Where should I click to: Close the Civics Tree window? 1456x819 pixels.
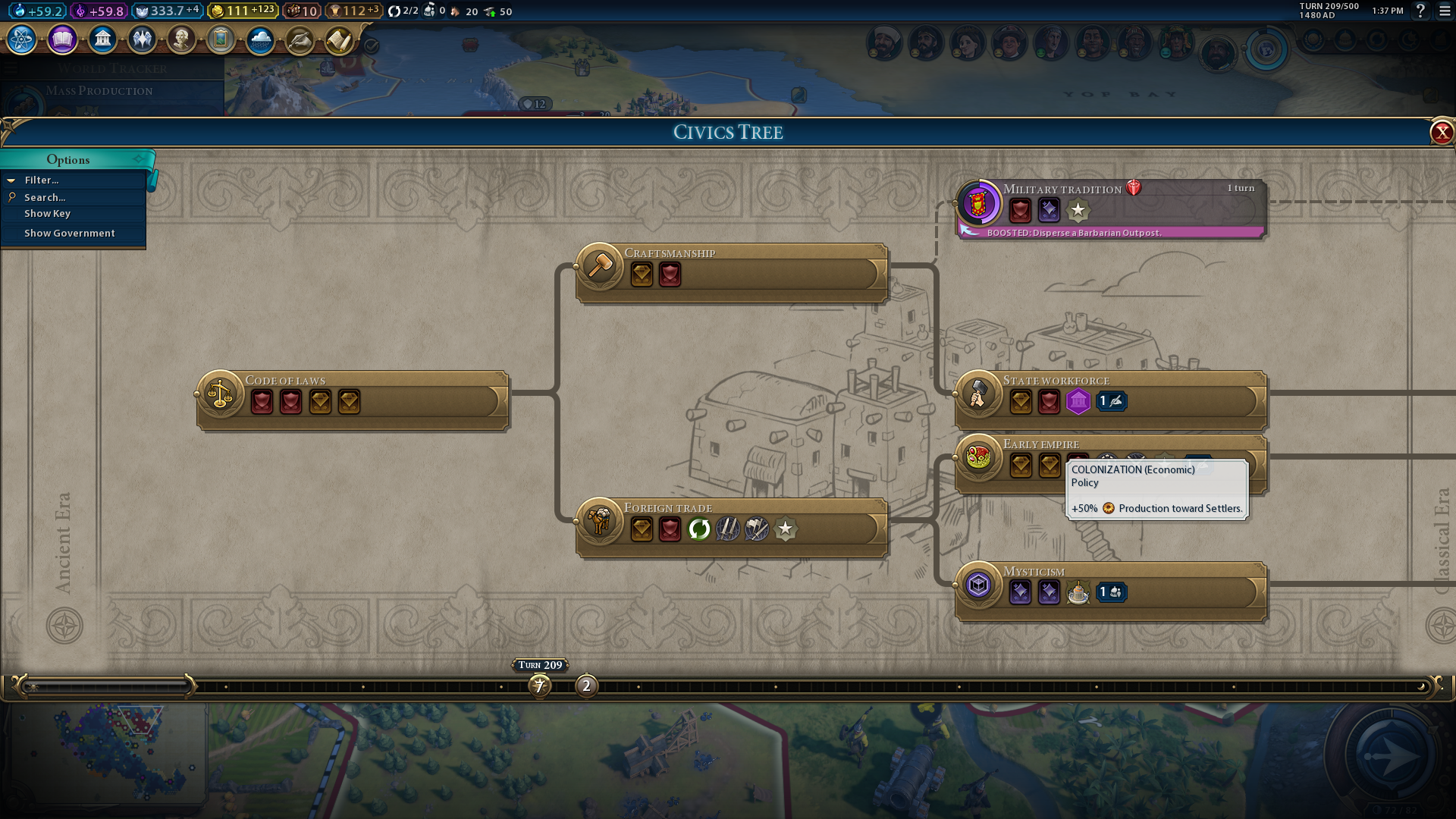pyautogui.click(x=1441, y=133)
